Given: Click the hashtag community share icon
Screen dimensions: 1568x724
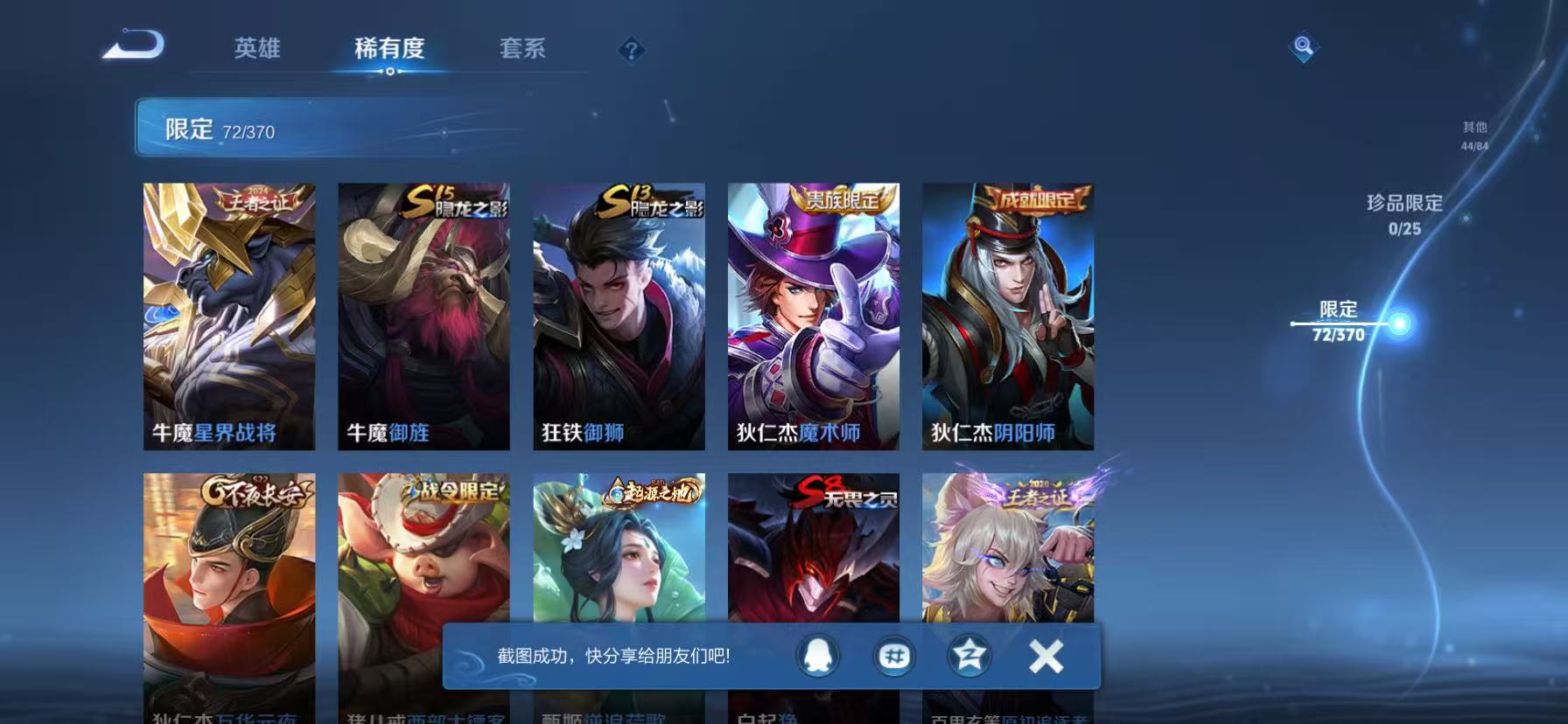Looking at the screenshot, I should pyautogui.click(x=894, y=656).
